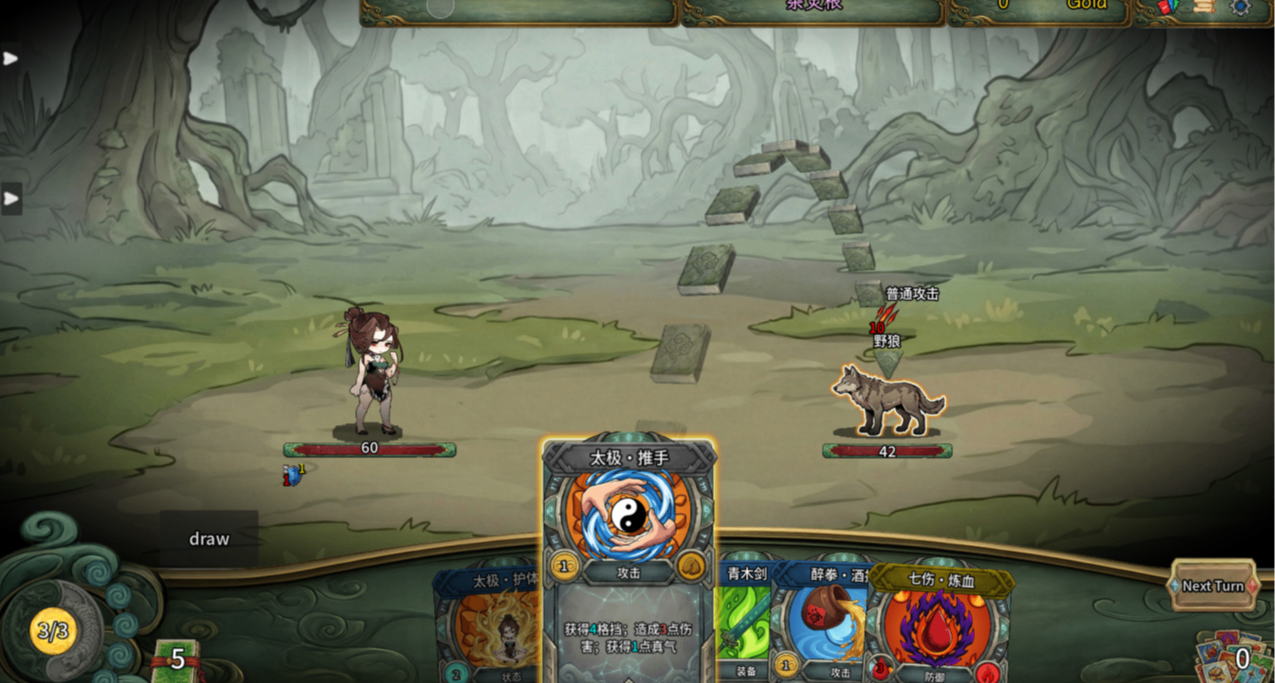Open the draw pile deck showing 5
This screenshot has width=1275, height=683.
click(176, 660)
